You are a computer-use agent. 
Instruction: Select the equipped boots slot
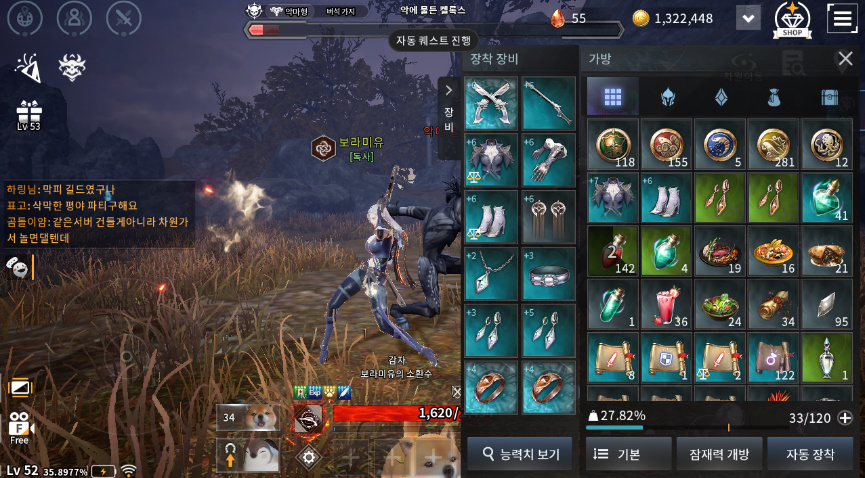point(492,216)
